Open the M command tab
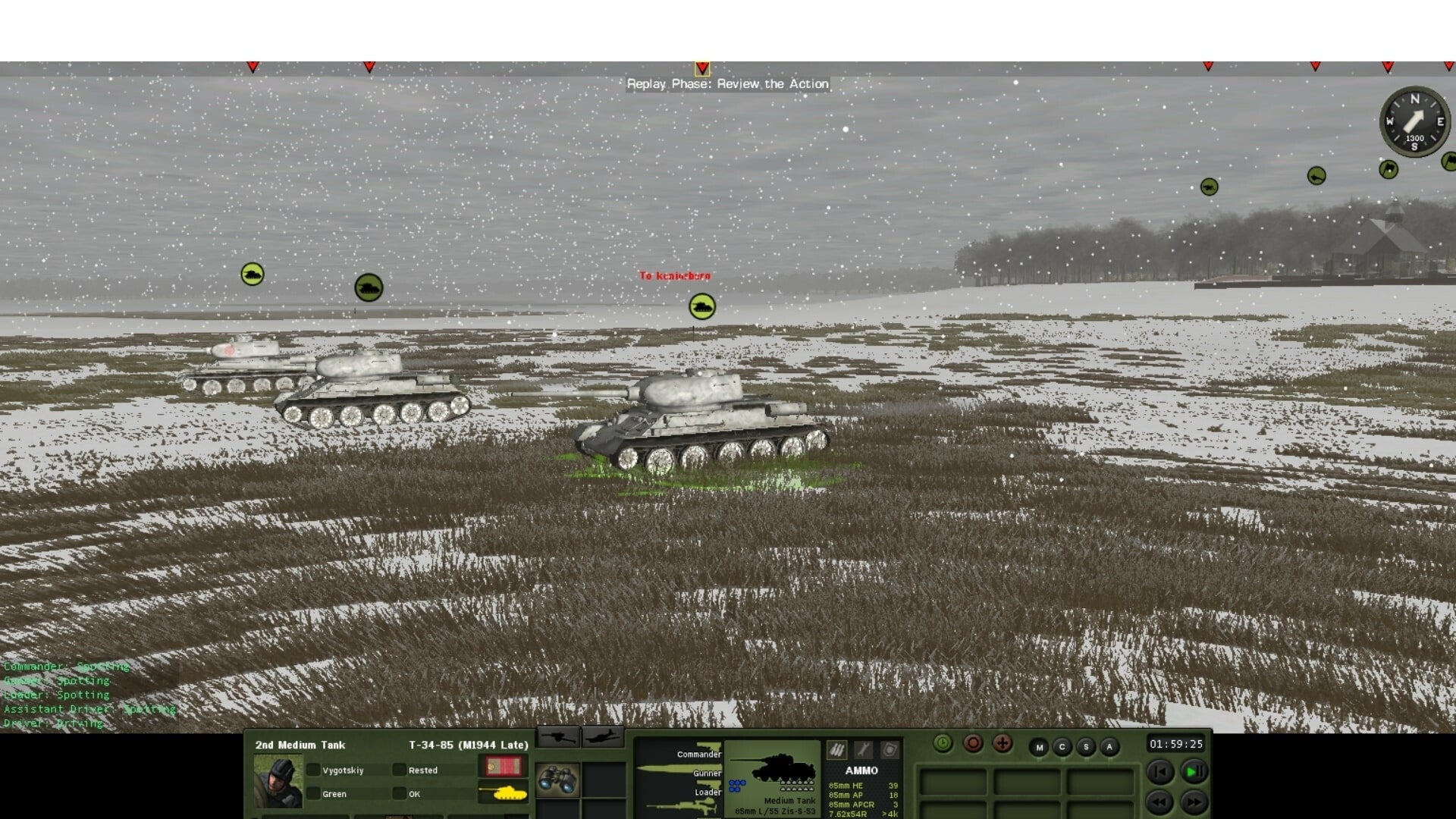The image size is (1456, 819). [x=1039, y=747]
